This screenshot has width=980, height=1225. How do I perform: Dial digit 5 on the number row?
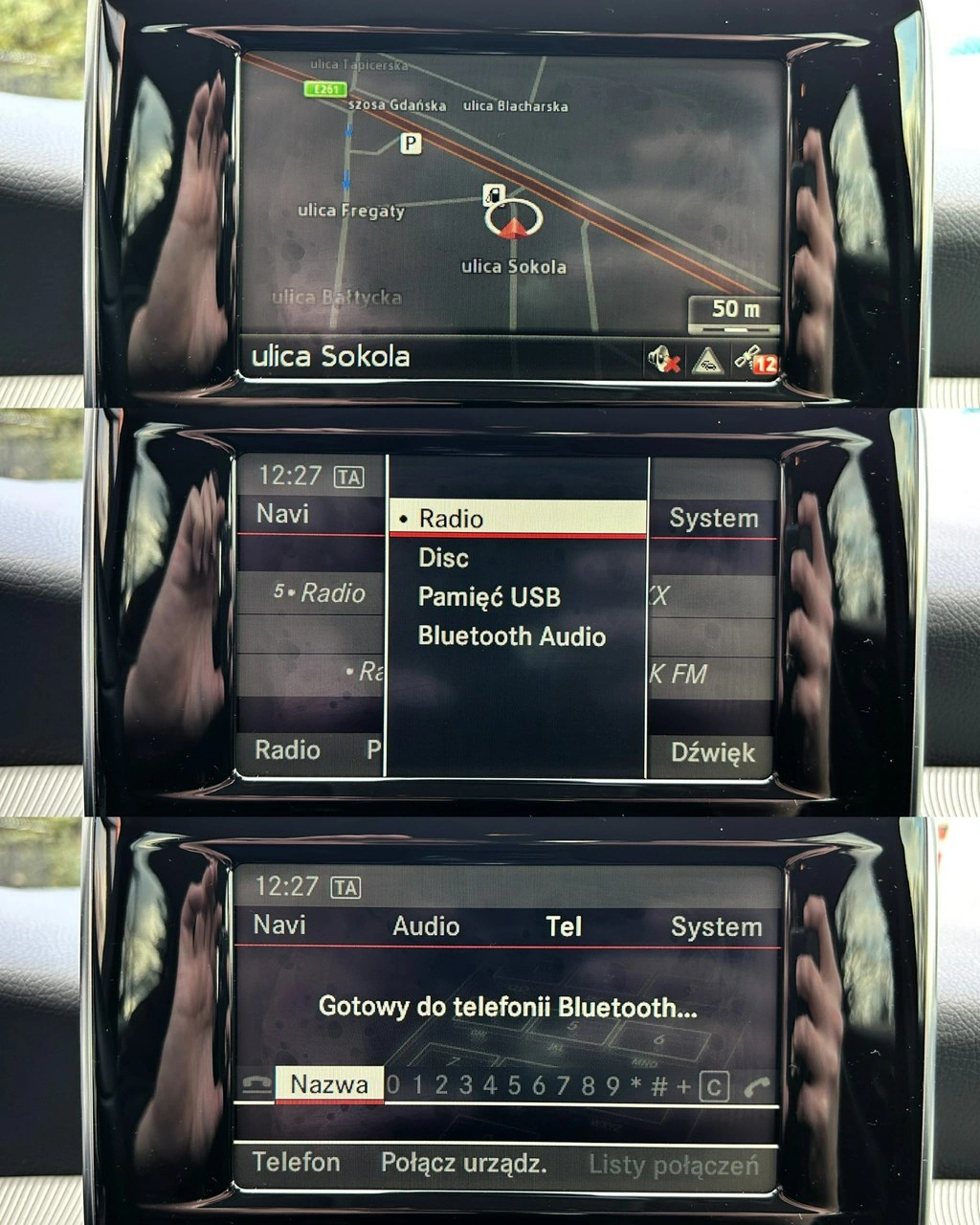point(514,1085)
